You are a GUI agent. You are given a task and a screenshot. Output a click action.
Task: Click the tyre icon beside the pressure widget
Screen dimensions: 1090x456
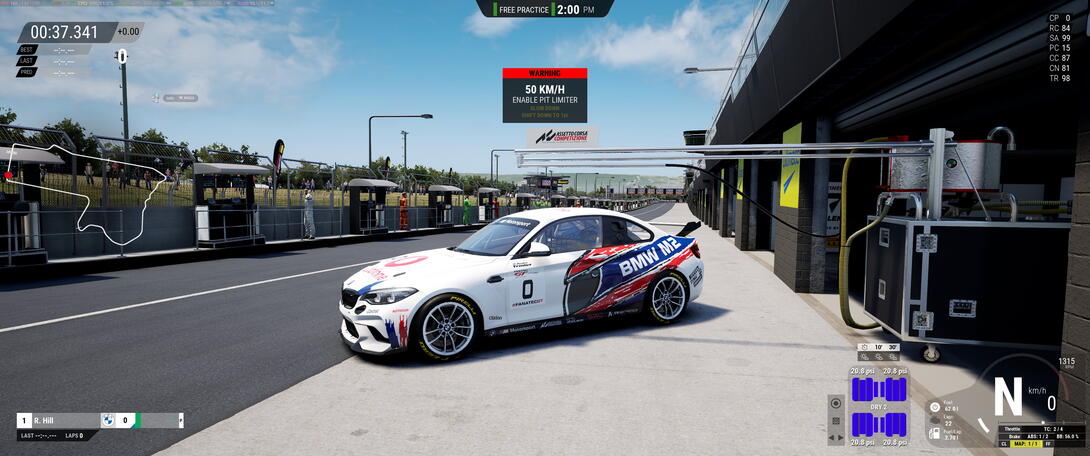click(x=836, y=405)
